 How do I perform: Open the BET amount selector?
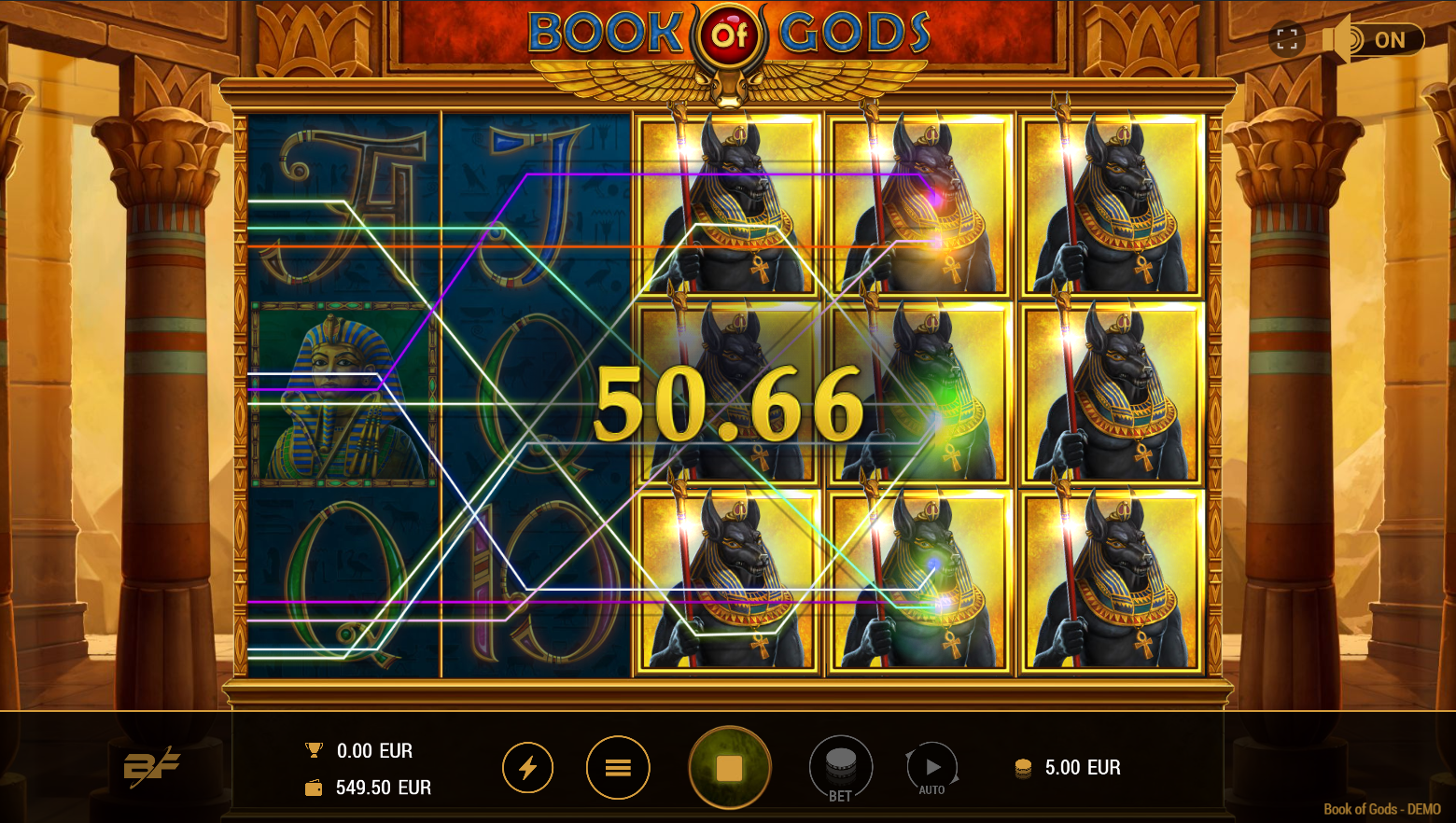[x=840, y=768]
